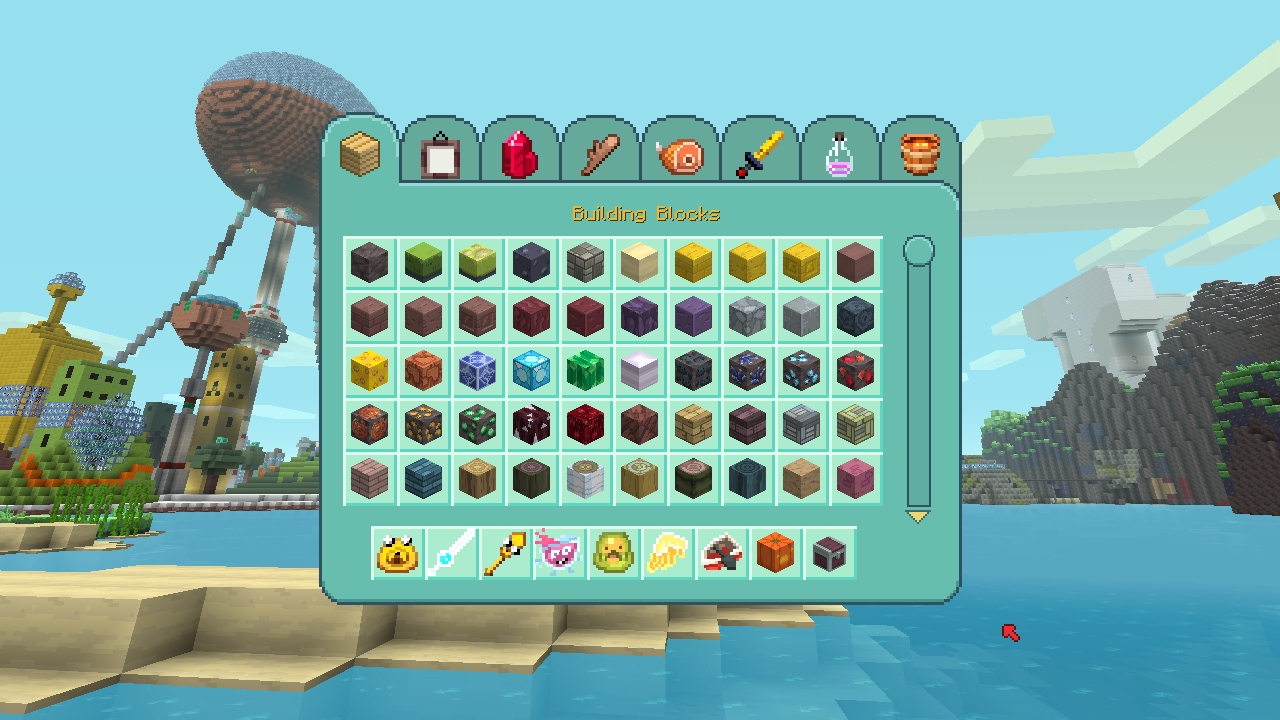Select the emerald ore block
Image resolution: width=1280 pixels, height=720 pixels.
tap(477, 424)
